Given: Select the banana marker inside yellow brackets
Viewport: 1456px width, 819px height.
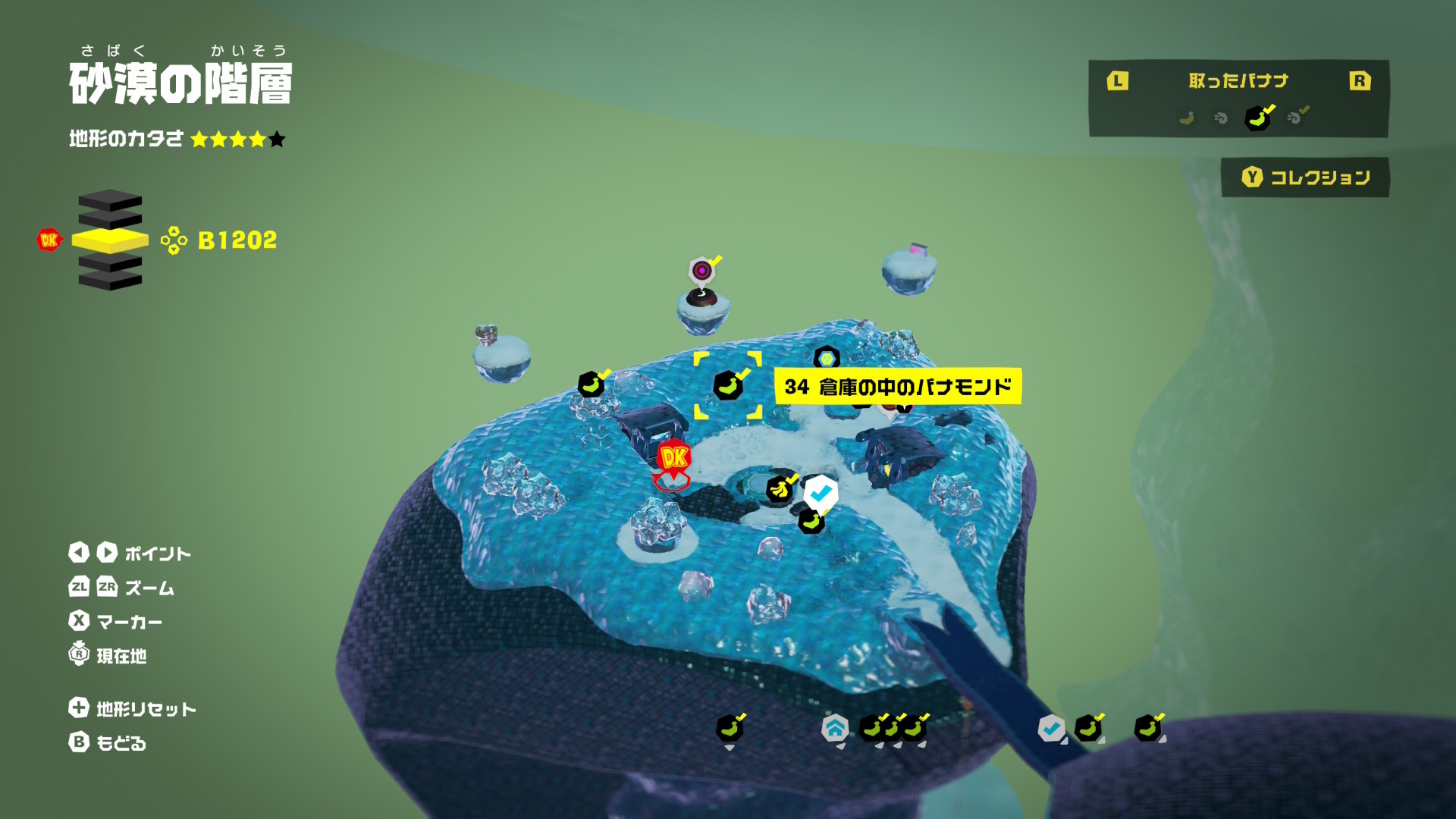Looking at the screenshot, I should pyautogui.click(x=727, y=386).
